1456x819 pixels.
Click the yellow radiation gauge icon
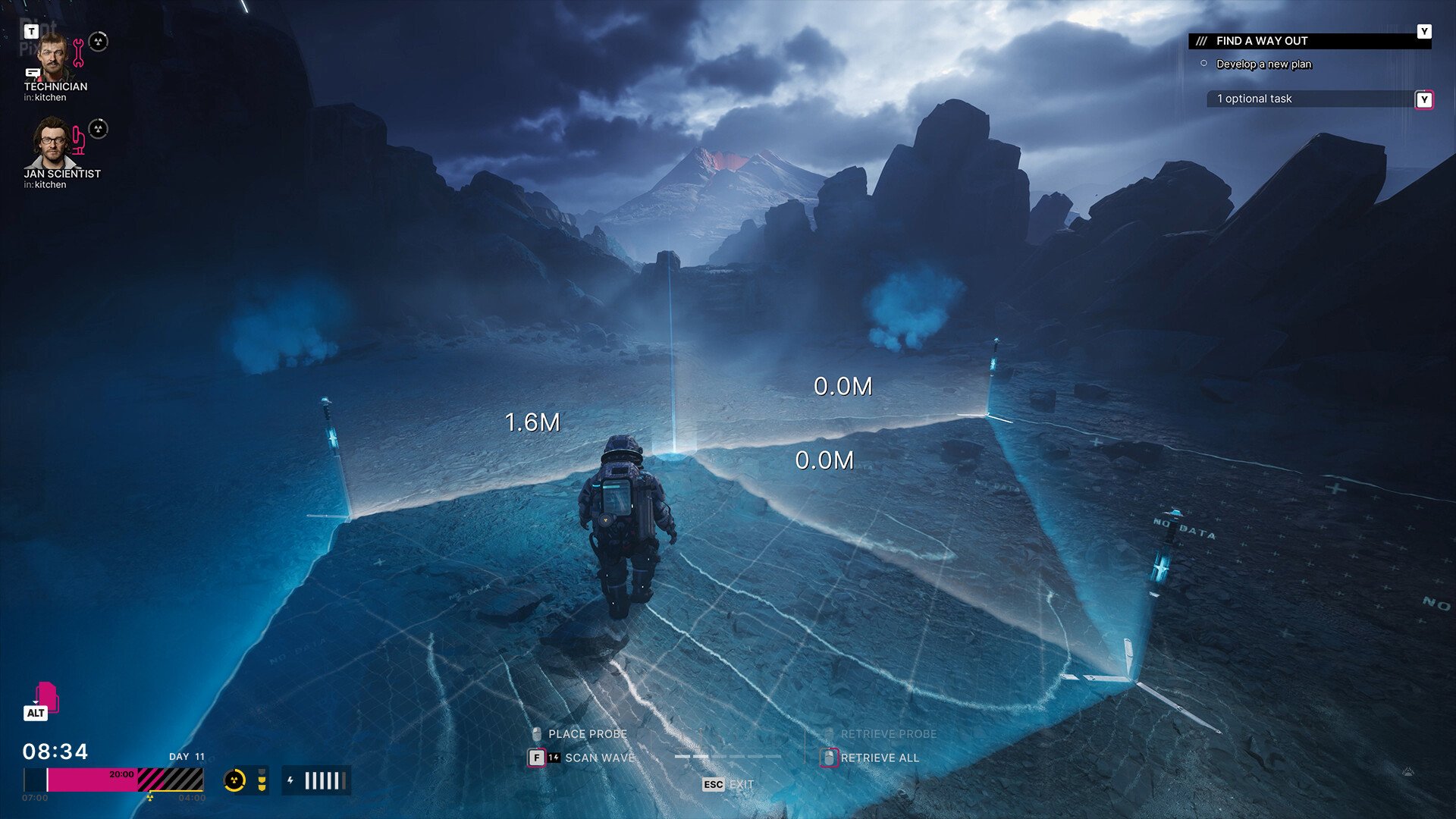coord(234,780)
